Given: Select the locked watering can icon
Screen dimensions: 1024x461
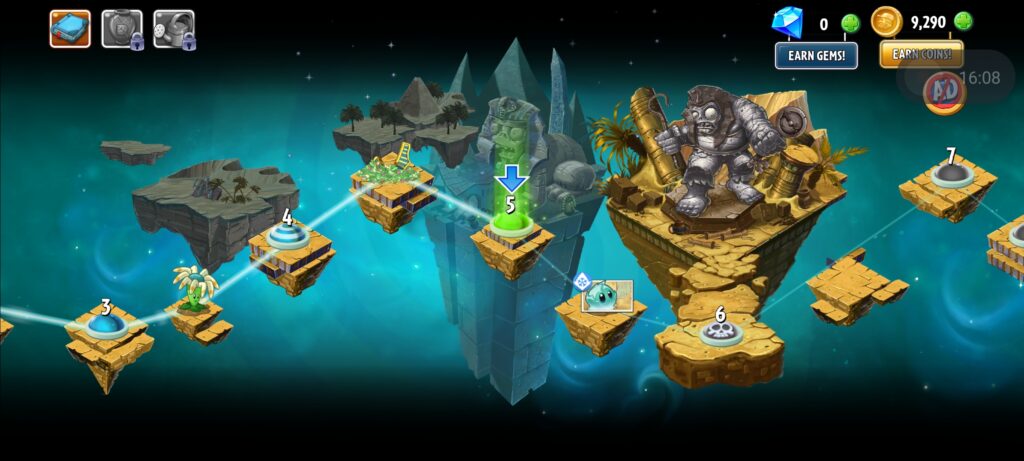Looking at the screenshot, I should pyautogui.click(x=174, y=29).
